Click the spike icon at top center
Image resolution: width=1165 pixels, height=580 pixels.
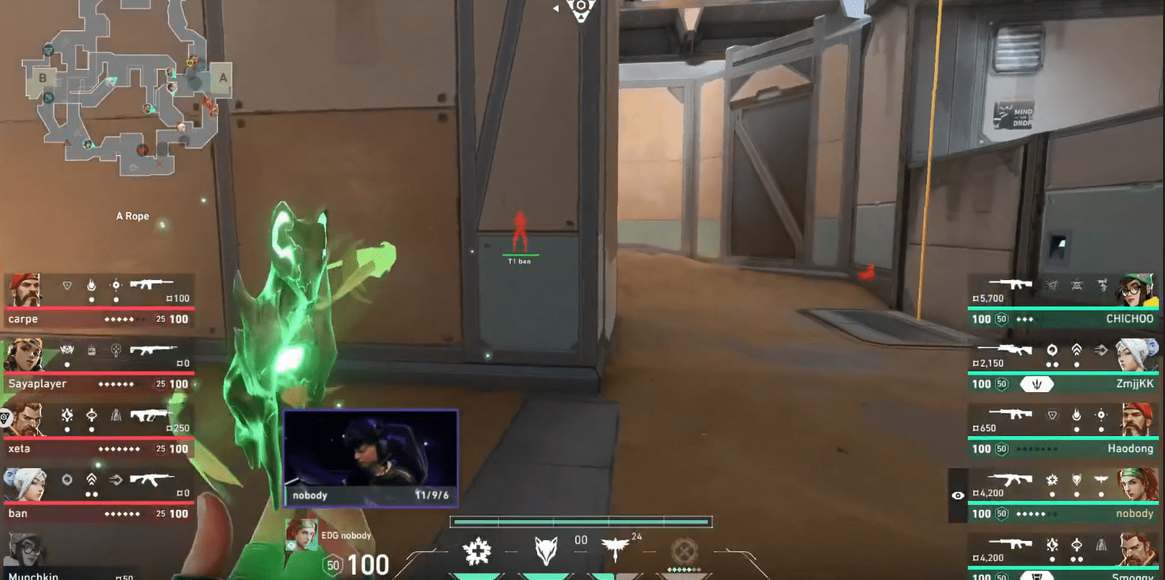tap(581, 9)
